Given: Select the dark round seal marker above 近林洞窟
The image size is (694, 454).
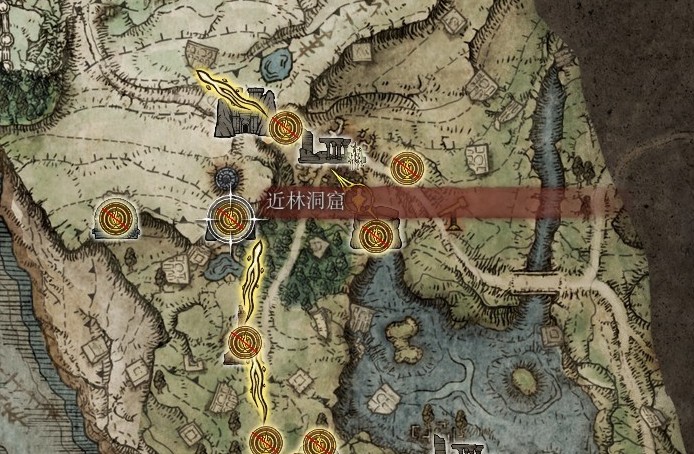Looking at the screenshot, I should [228, 179].
